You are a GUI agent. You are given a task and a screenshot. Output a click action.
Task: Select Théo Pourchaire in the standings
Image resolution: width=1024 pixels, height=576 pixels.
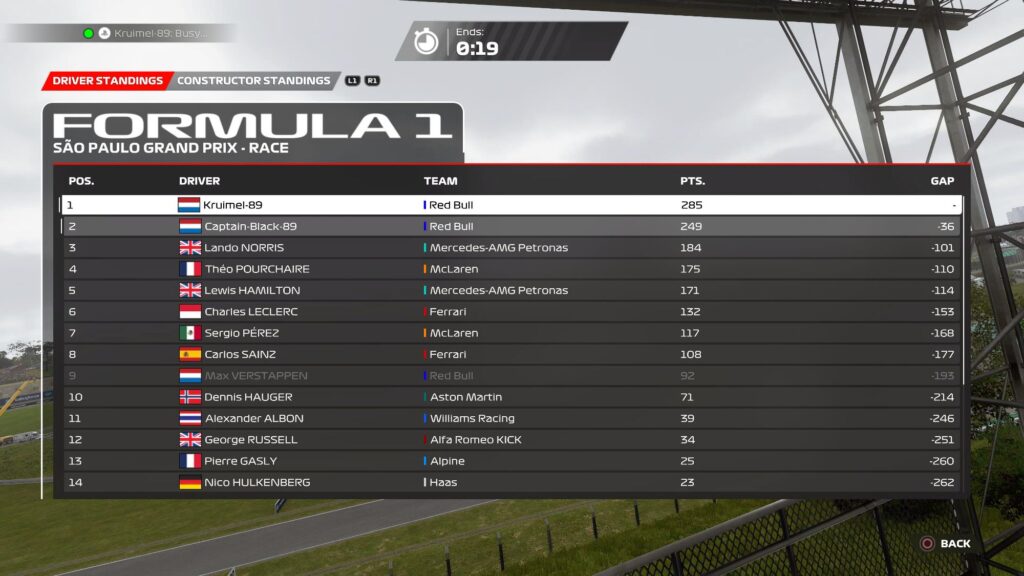point(512,269)
